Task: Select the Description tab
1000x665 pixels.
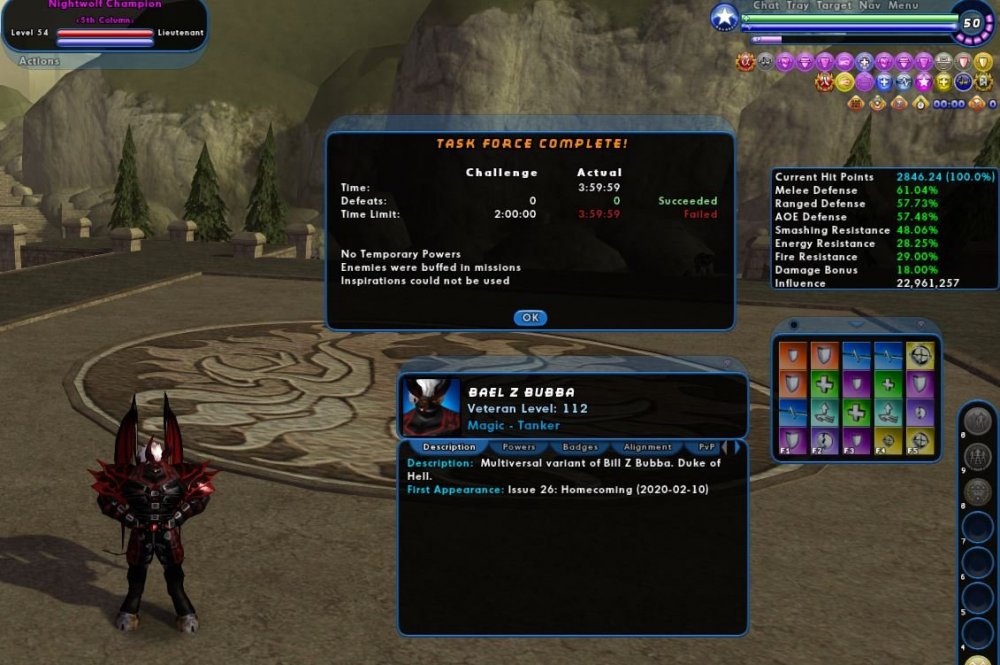Action: [x=448, y=447]
